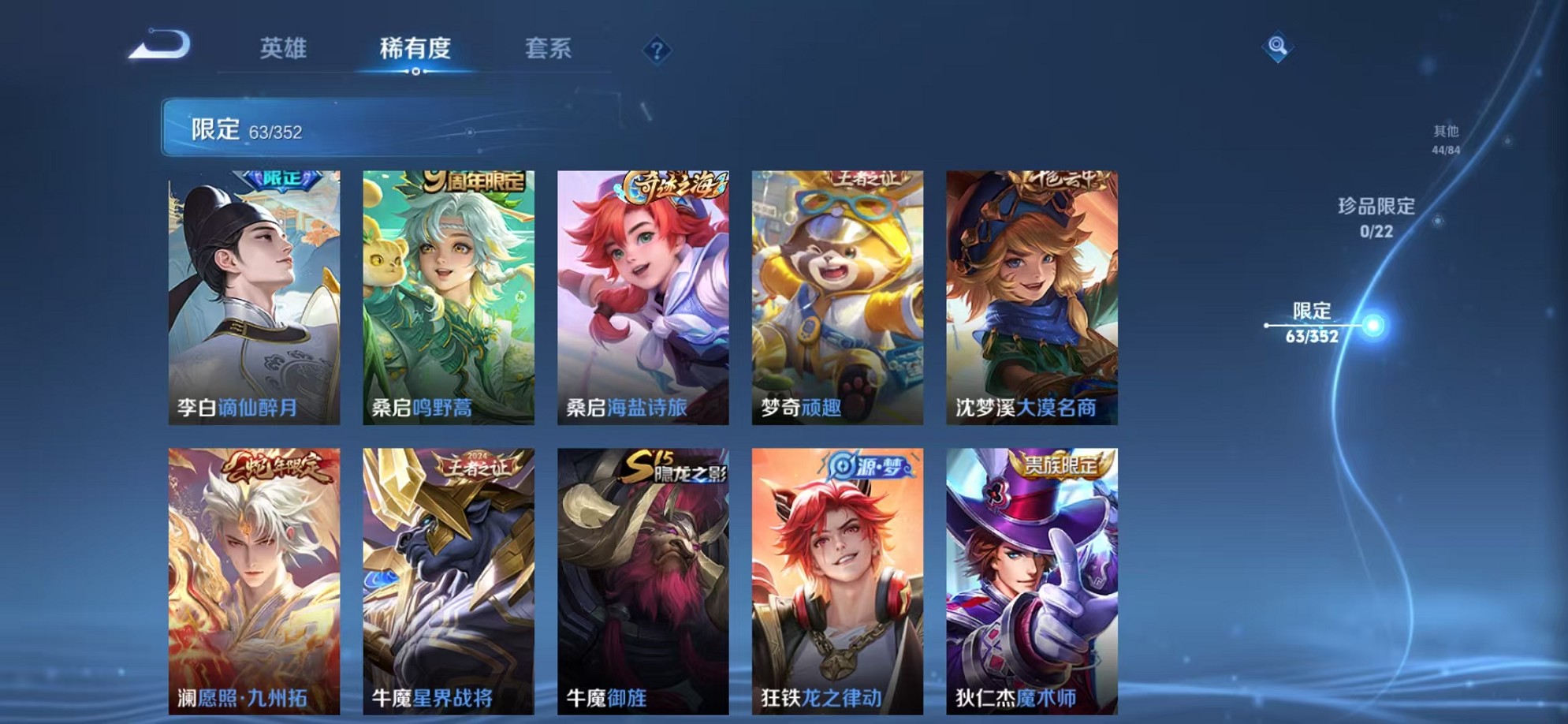Switch to the 英雄 tab
The height and width of the screenshot is (724, 1568).
(284, 49)
